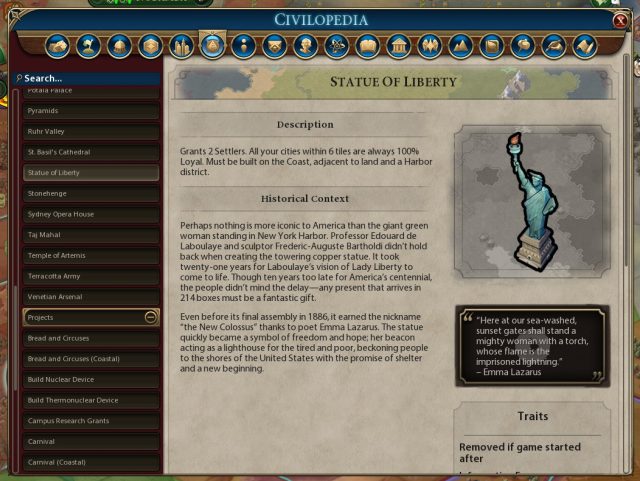Select the Ruhr Valley entry
Image resolution: width=640 pixels, height=481 pixels.
91,131
